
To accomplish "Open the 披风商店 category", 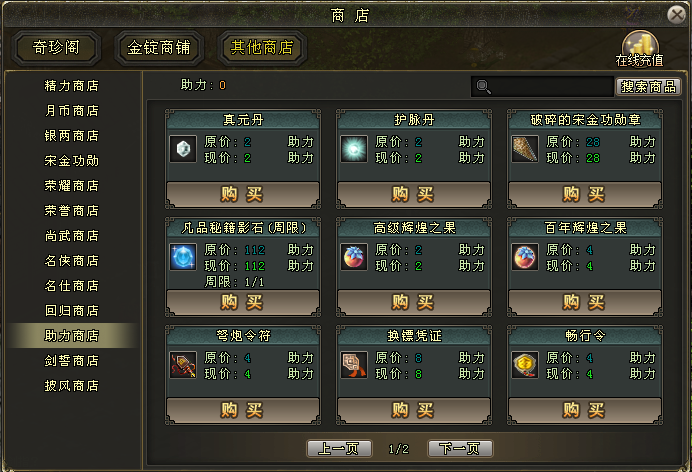I will click(x=72, y=385).
